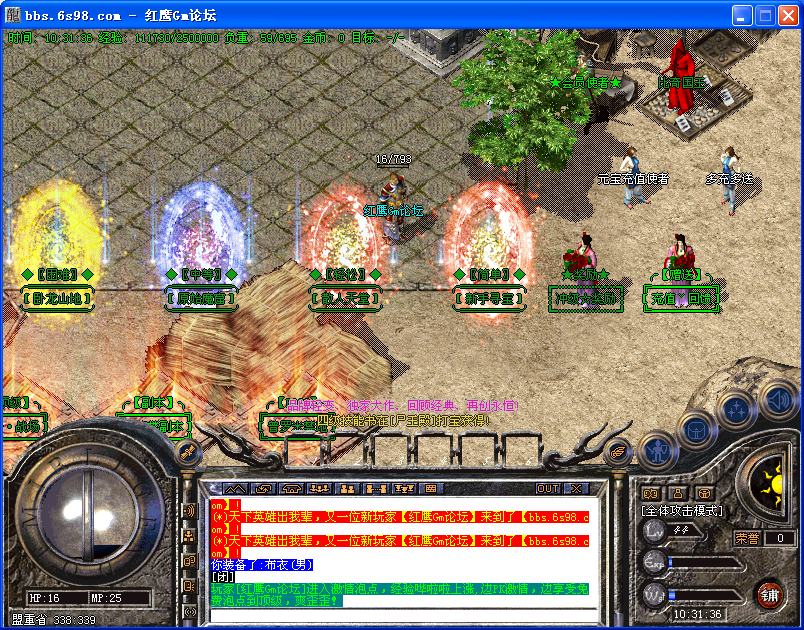Click the broadcast signal icon left of chat

(x=189, y=510)
